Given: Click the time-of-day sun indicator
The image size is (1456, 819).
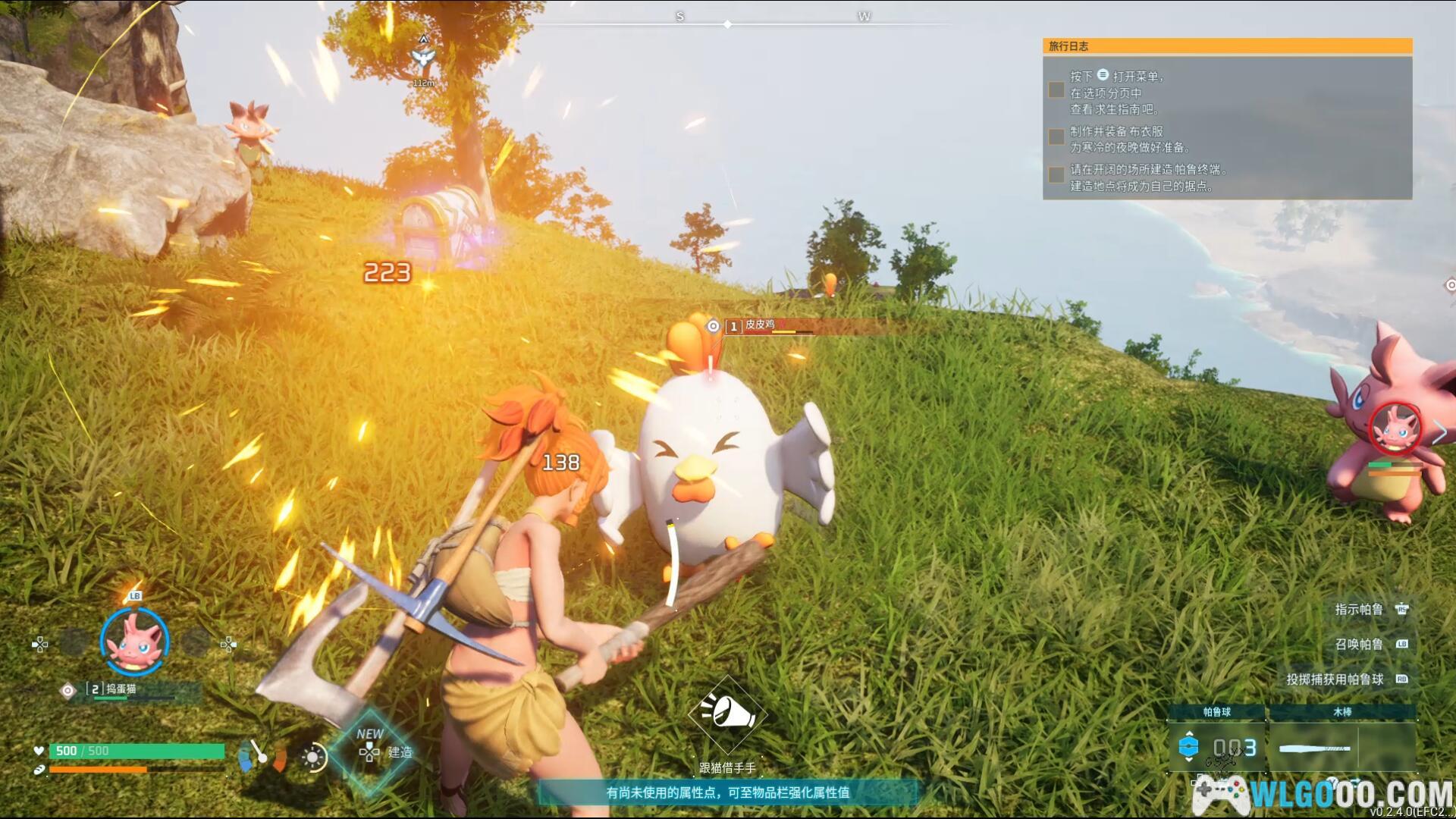Looking at the screenshot, I should click(312, 757).
